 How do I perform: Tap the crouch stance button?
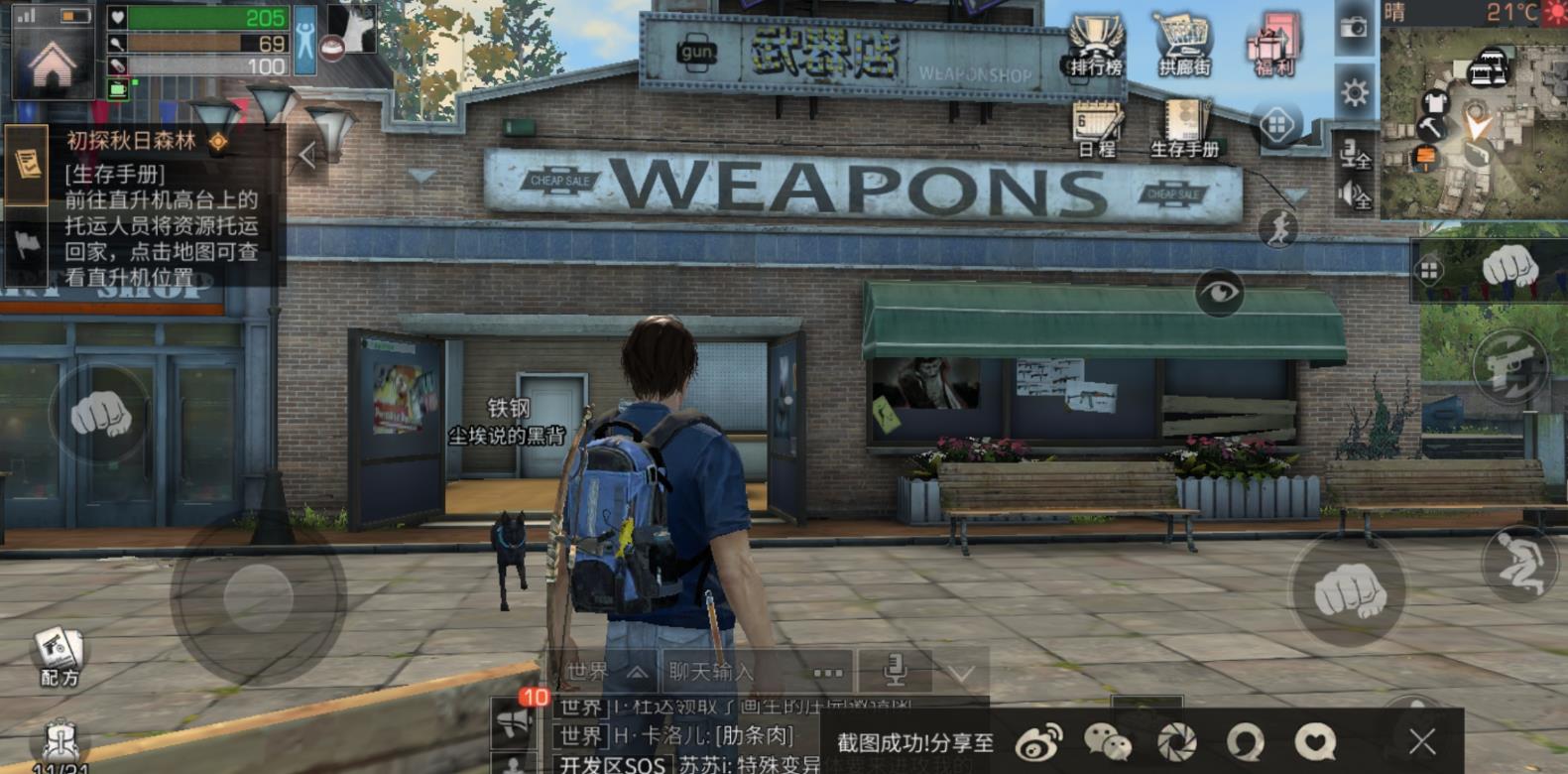(x=1518, y=563)
